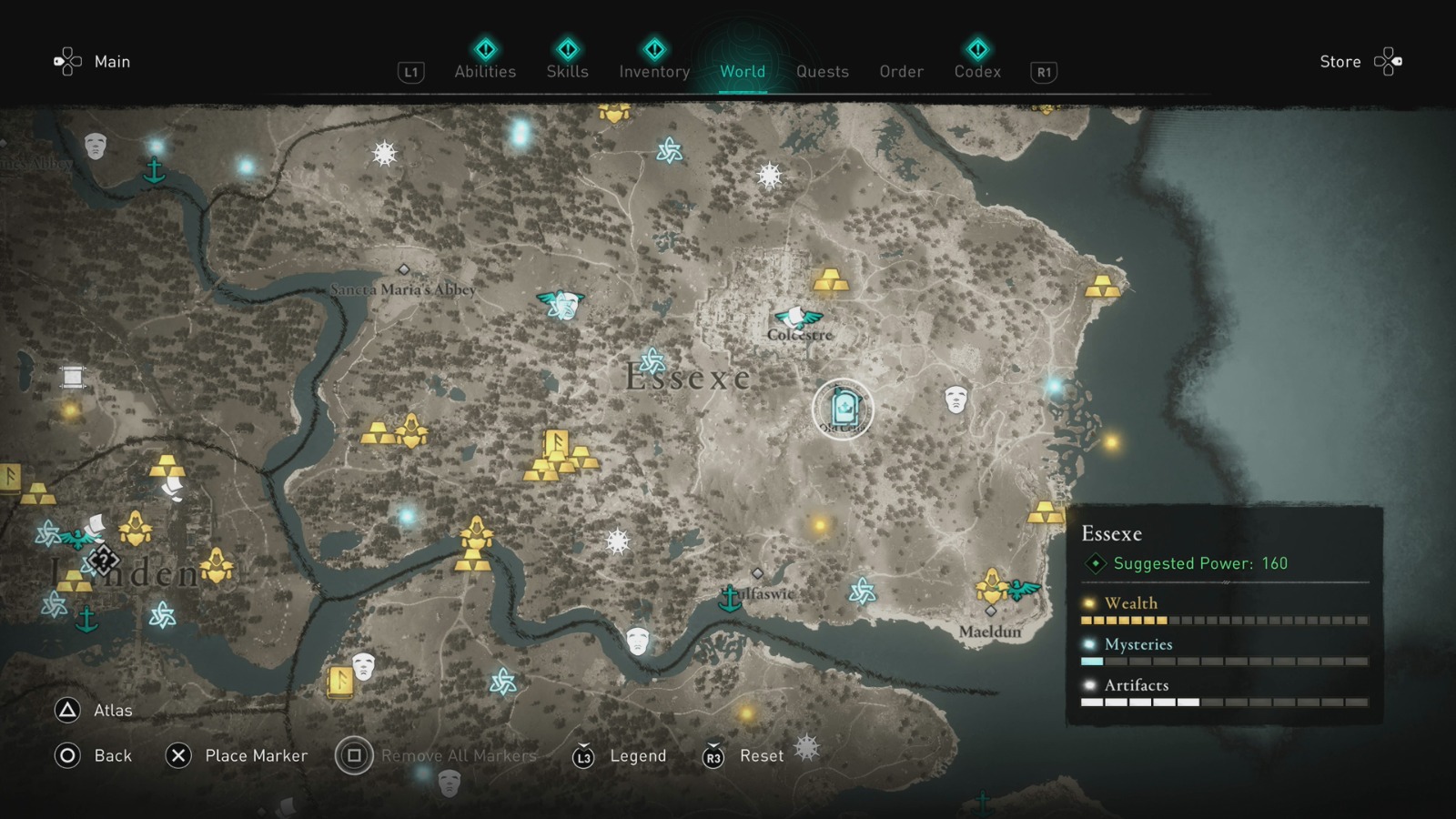This screenshot has height=819, width=1456.
Task: Select the winged tattoo design icon near Colcestre
Action: (797, 318)
